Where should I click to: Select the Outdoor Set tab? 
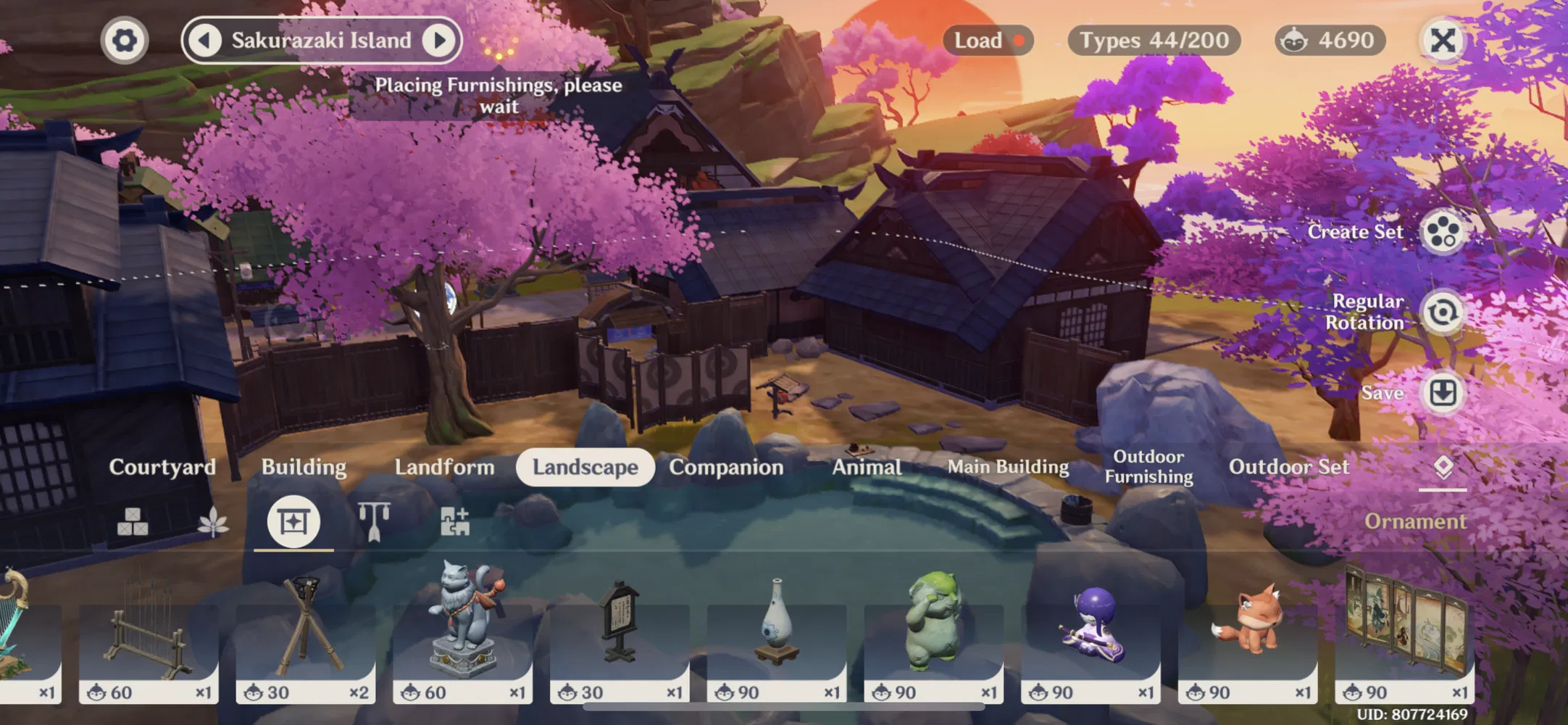coord(1289,467)
